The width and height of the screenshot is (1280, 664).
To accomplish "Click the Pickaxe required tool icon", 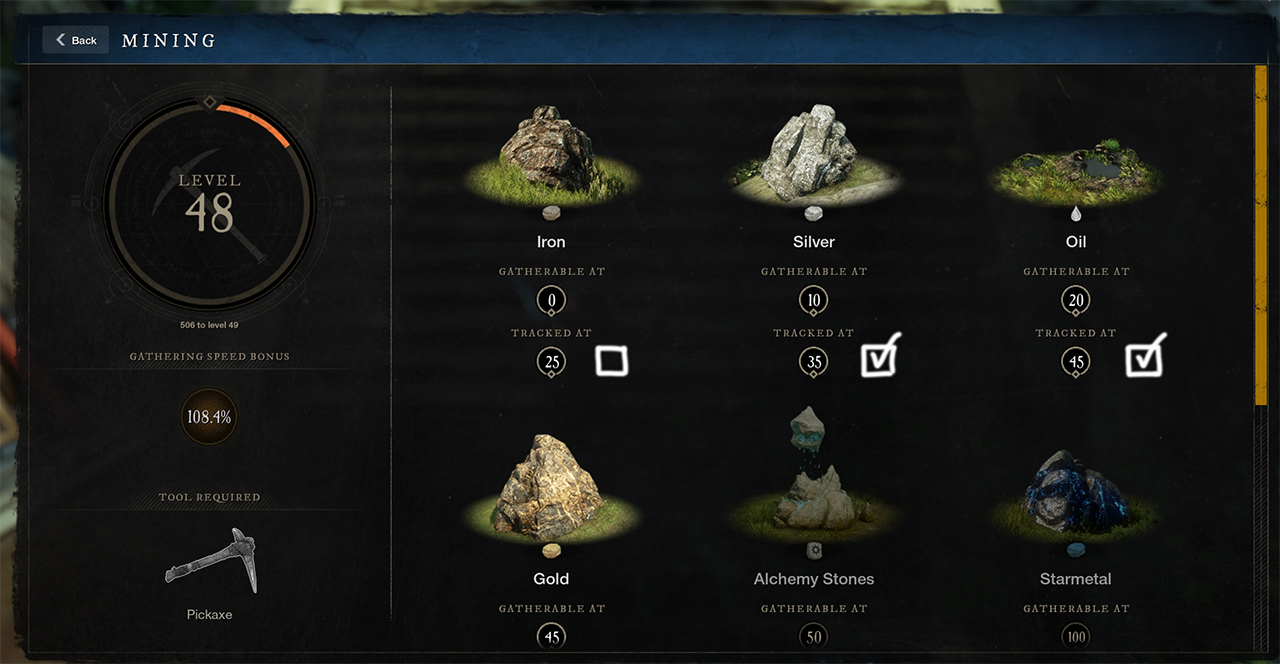I will tap(211, 563).
